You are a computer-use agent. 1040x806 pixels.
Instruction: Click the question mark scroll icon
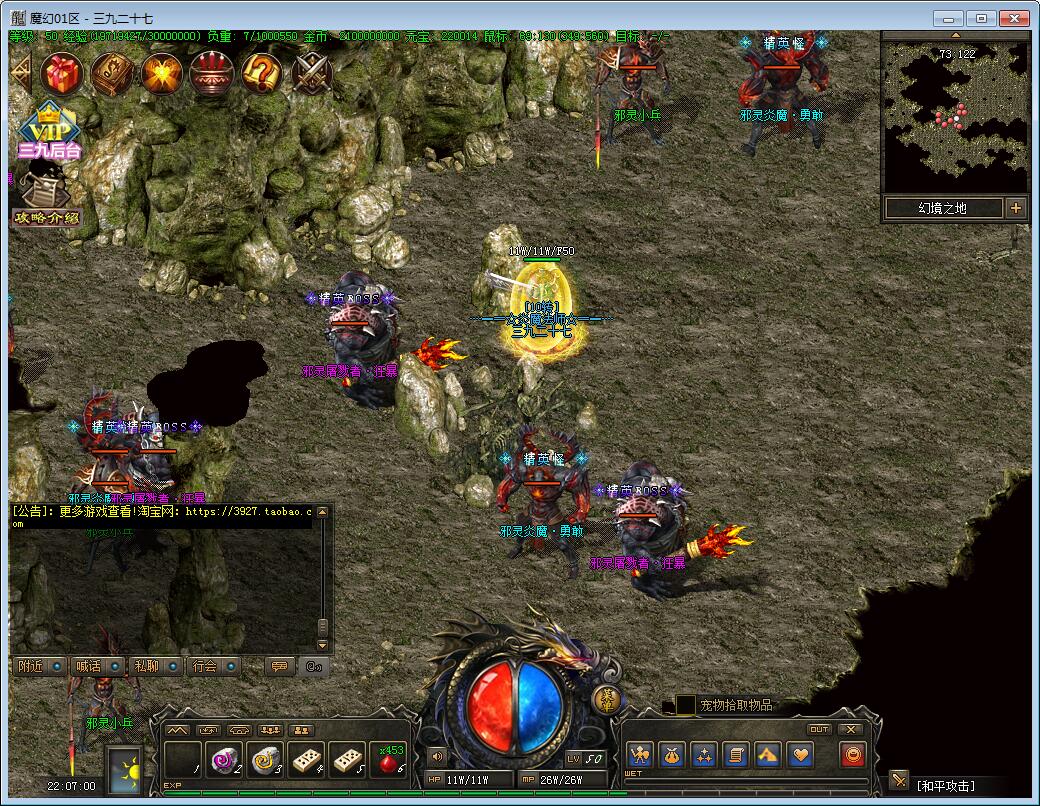[262, 72]
